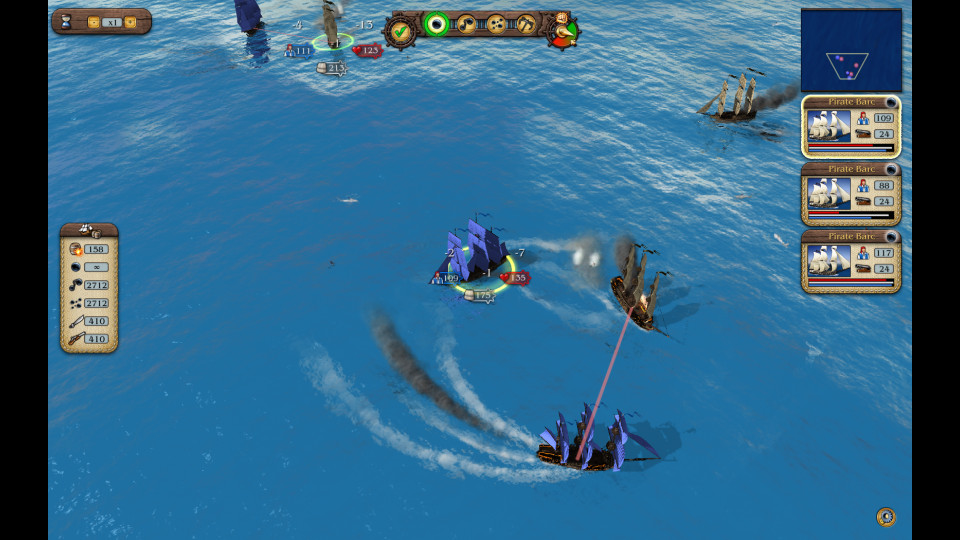Screen dimensions: 960x540
Task: Switch to chain shot ammunition
Action: coord(466,24)
